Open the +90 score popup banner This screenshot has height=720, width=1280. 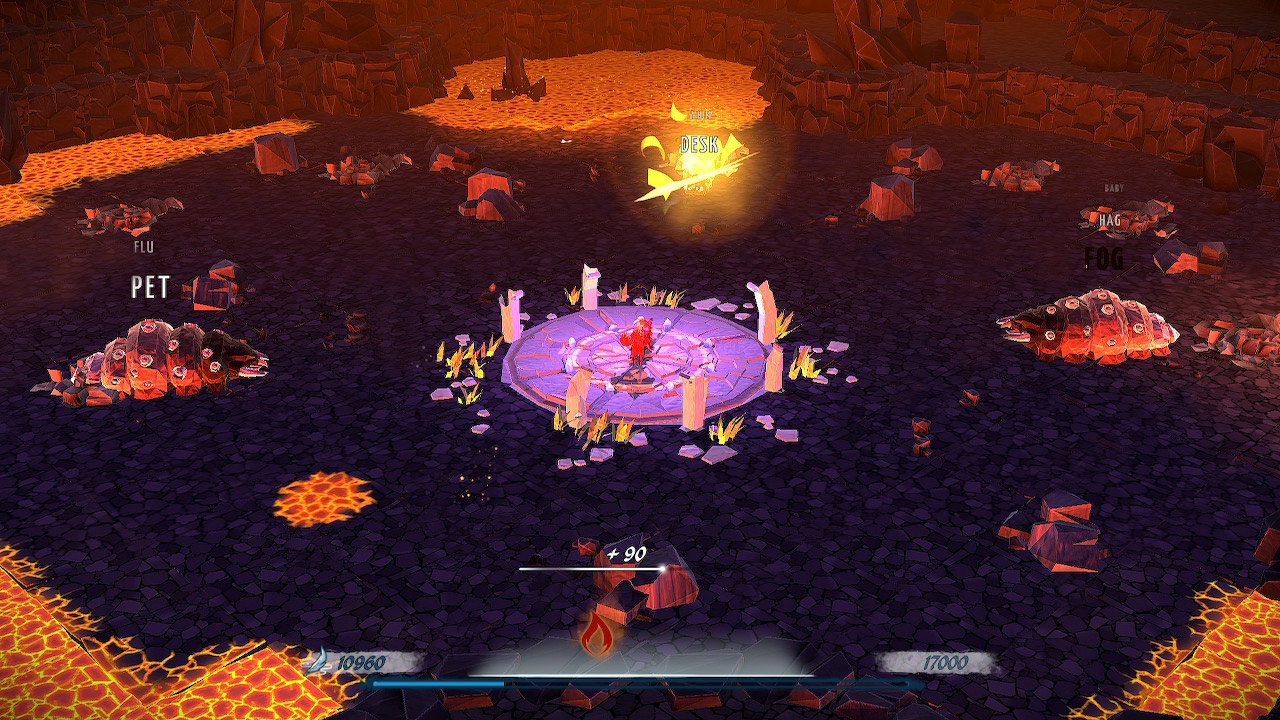(626, 551)
